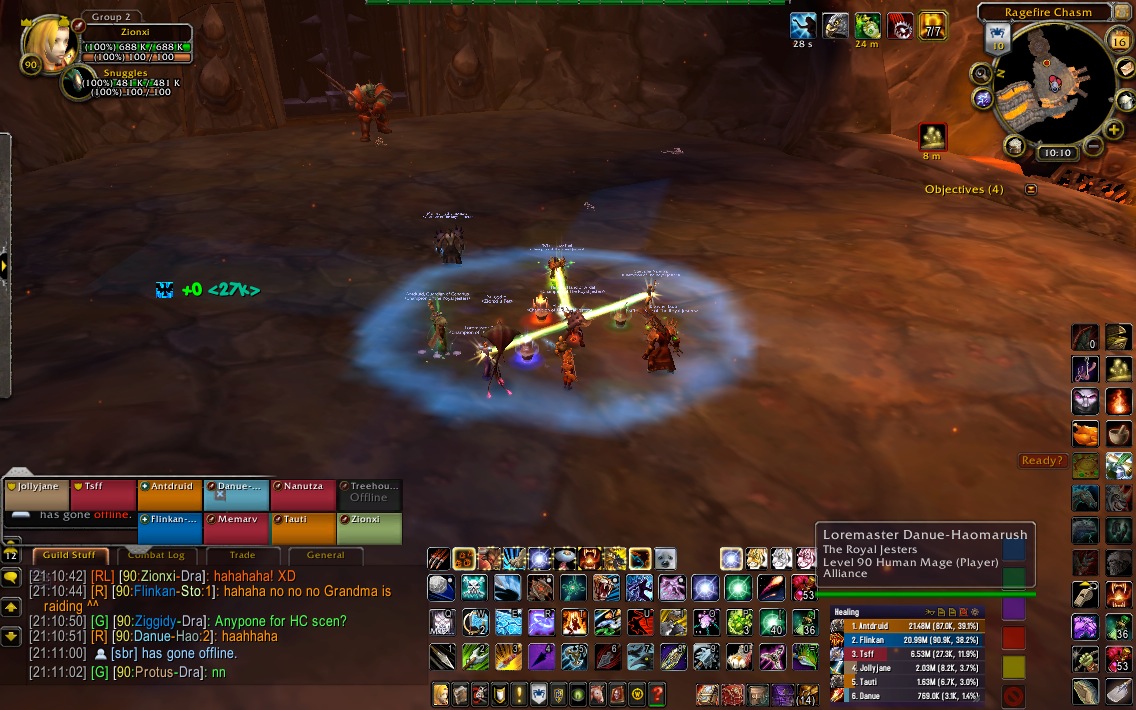Zoom in the minimap with plus button

[x=1113, y=130]
